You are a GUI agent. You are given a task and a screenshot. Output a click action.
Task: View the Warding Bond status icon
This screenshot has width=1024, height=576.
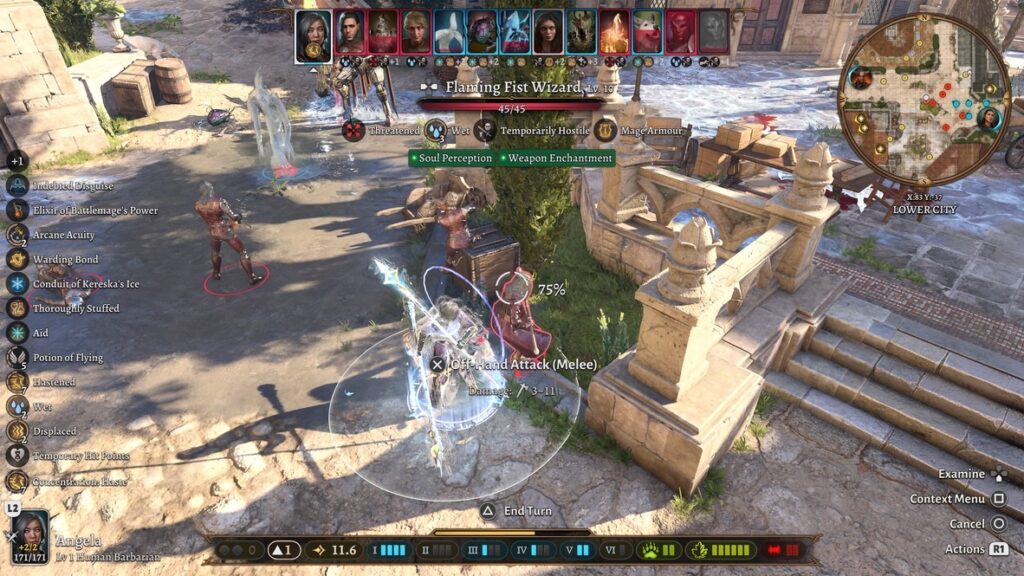coord(17,259)
